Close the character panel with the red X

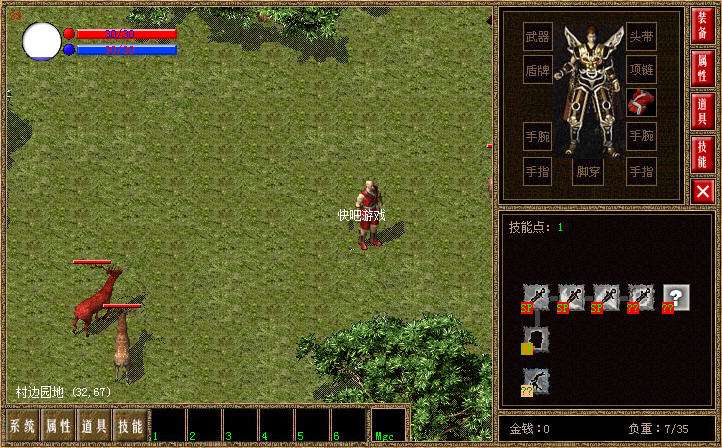point(703,190)
